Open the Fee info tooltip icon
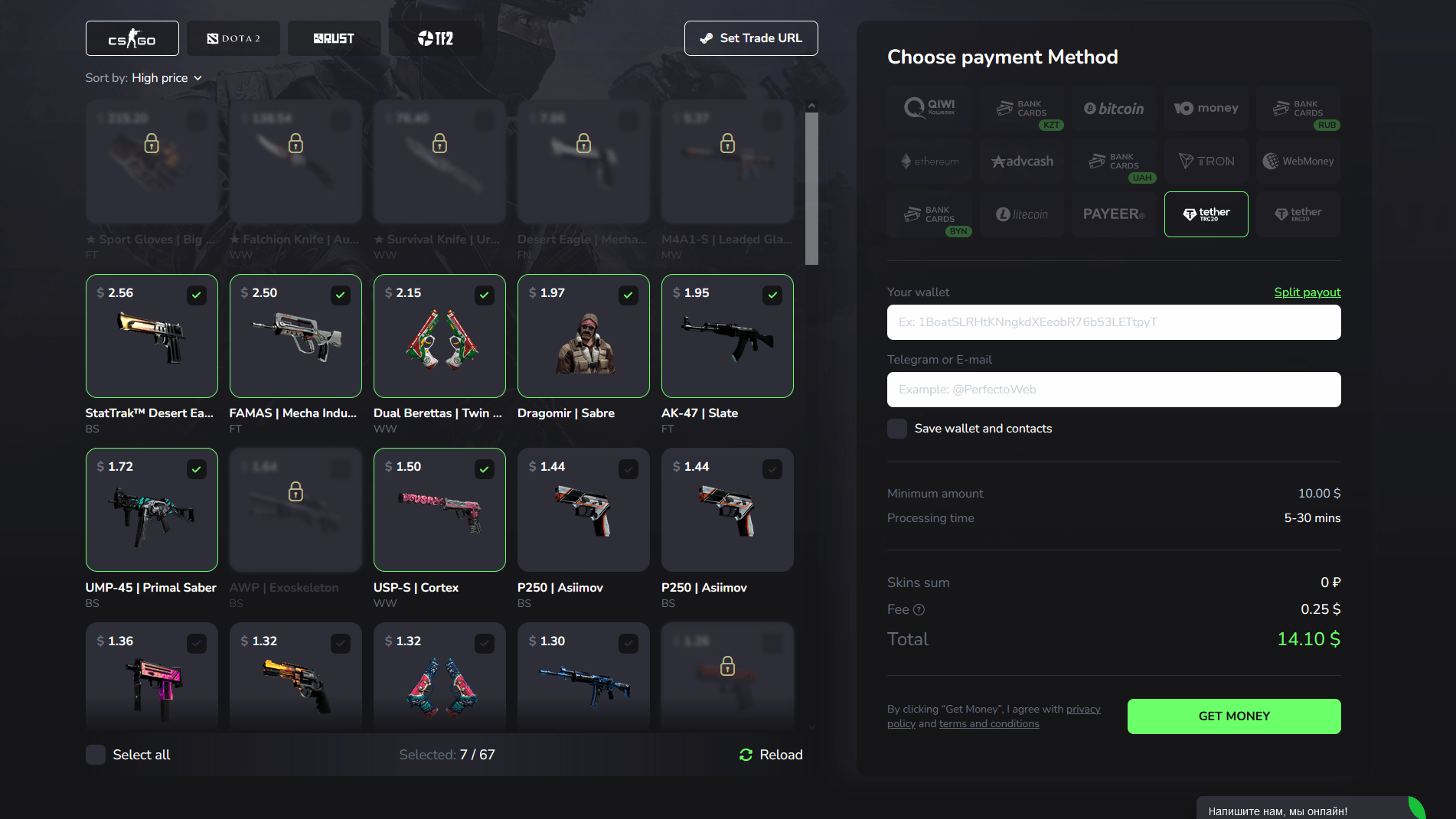Image resolution: width=1456 pixels, height=819 pixels. (918, 609)
